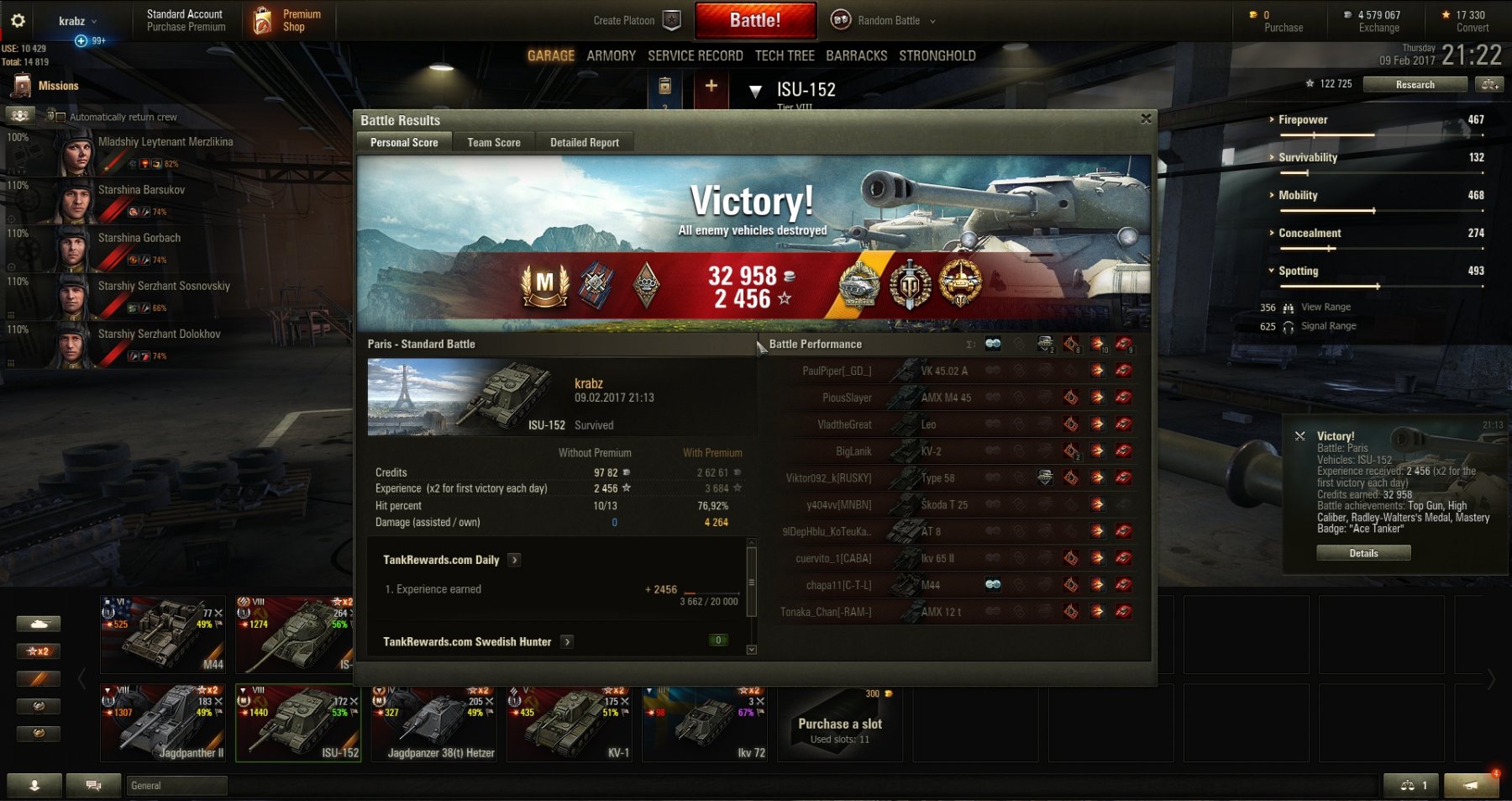Image resolution: width=1512 pixels, height=801 pixels.
Task: Visit the Barracks section
Action: point(856,55)
